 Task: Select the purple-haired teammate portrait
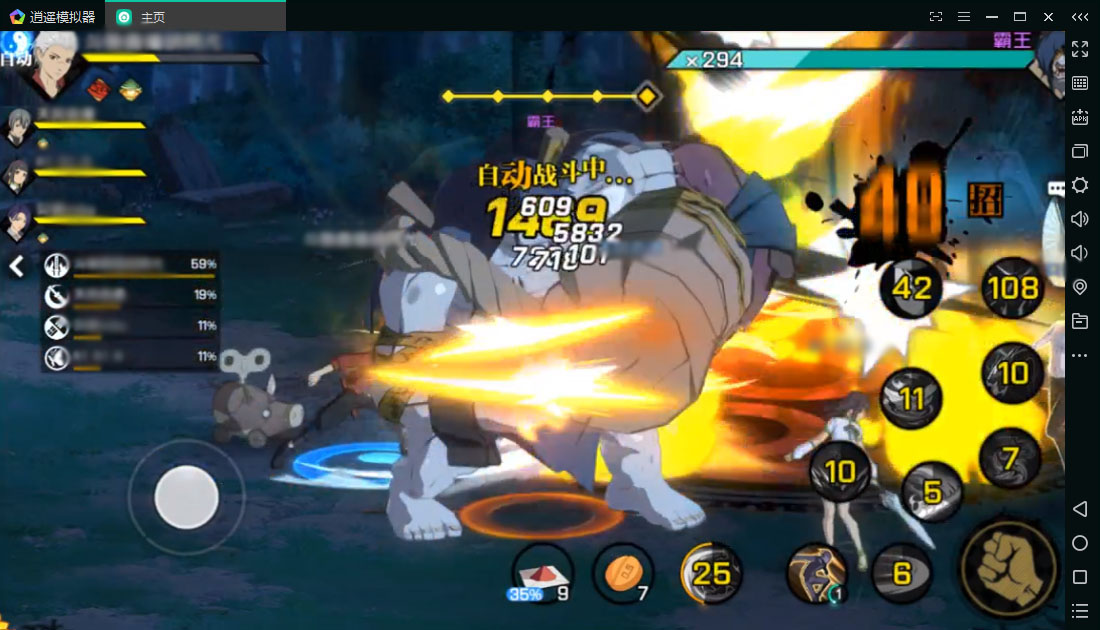pyautogui.click(x=19, y=222)
